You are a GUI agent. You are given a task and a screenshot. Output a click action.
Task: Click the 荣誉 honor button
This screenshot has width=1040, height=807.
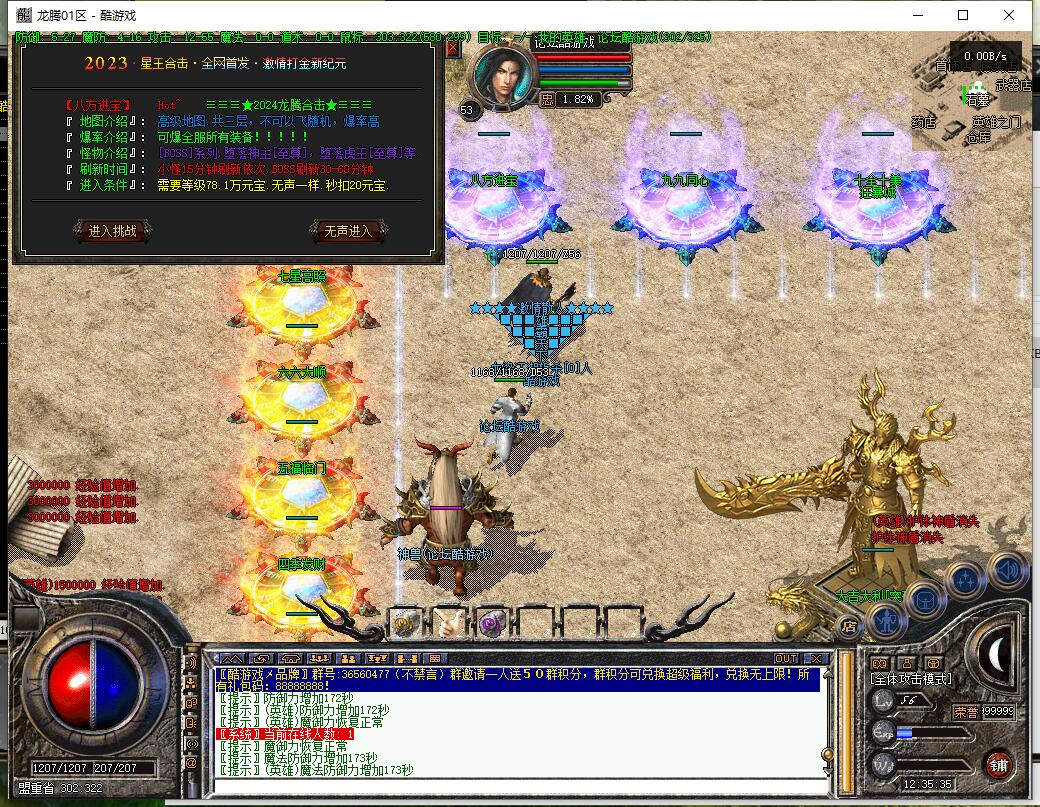(966, 712)
